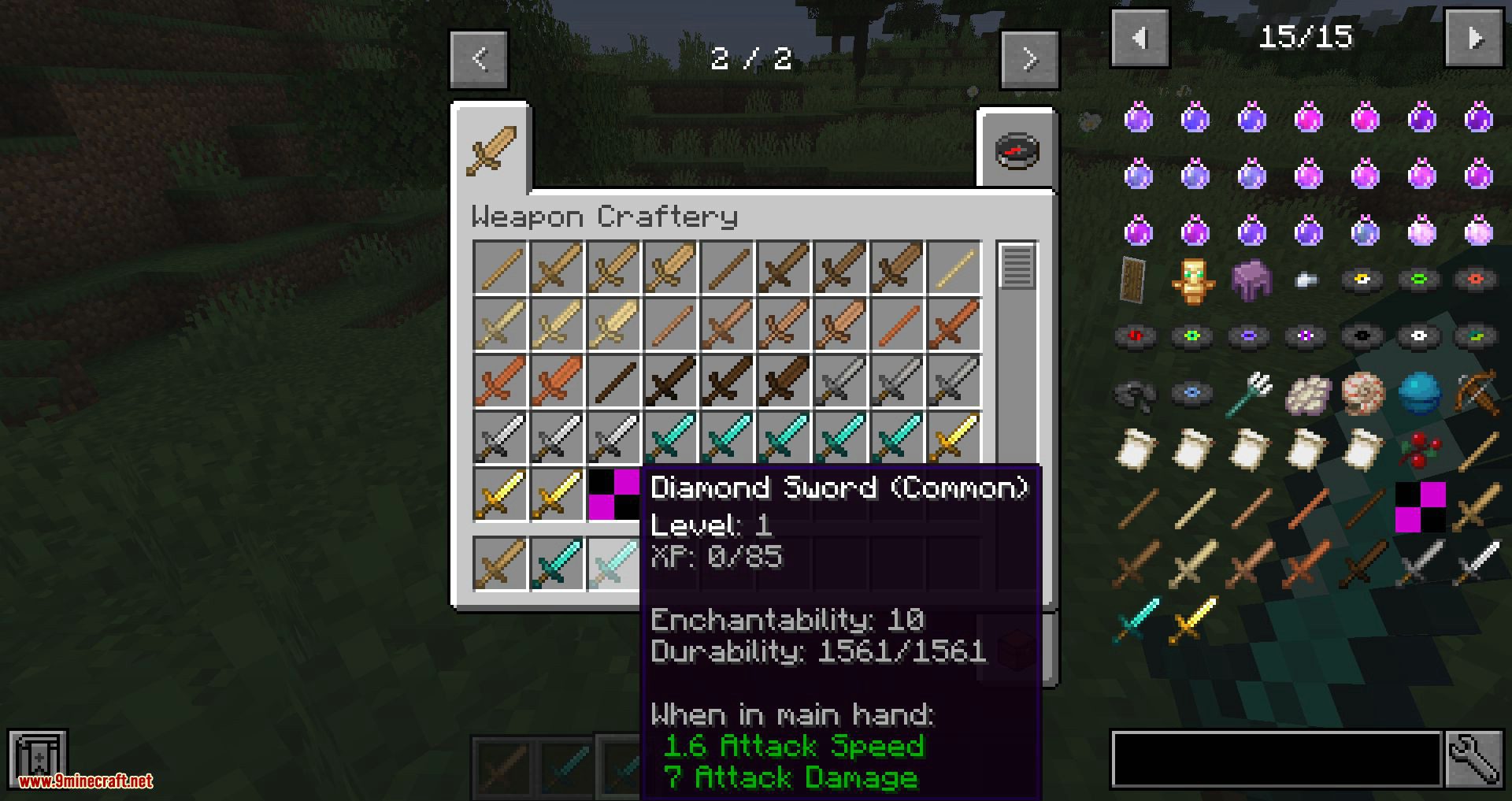
Task: Go to the next Weapon Craftery page
Action: [x=1031, y=59]
